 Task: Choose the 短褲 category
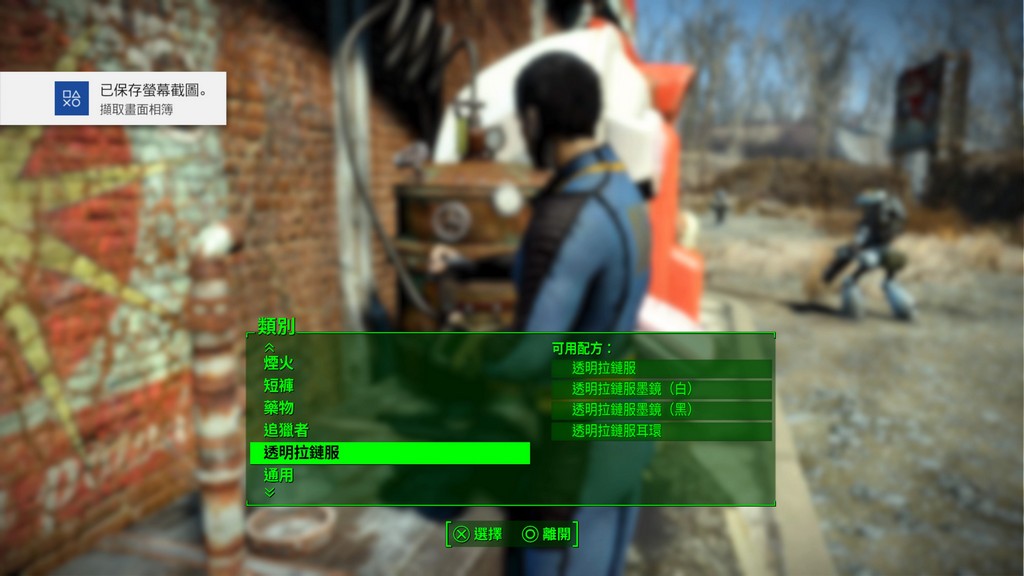(x=279, y=385)
